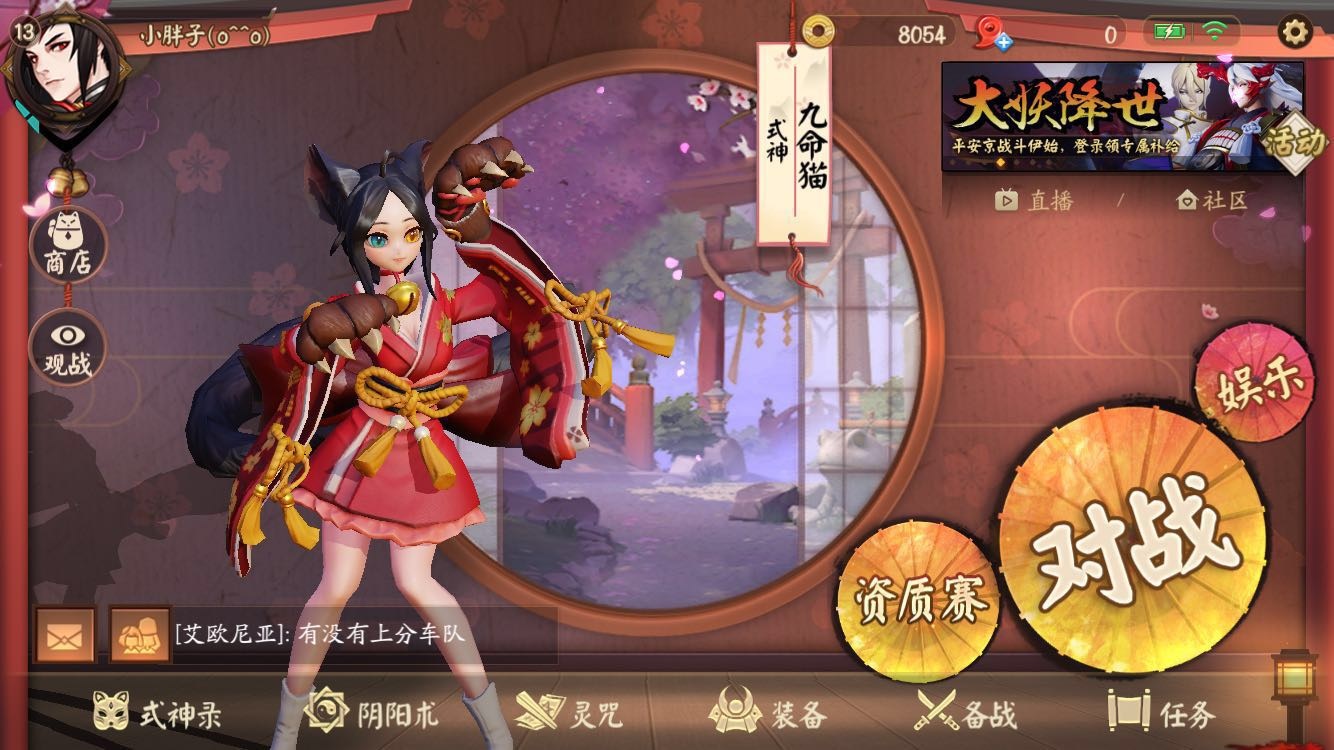
Task: Enter 观战 spectate mode
Action: coord(67,347)
